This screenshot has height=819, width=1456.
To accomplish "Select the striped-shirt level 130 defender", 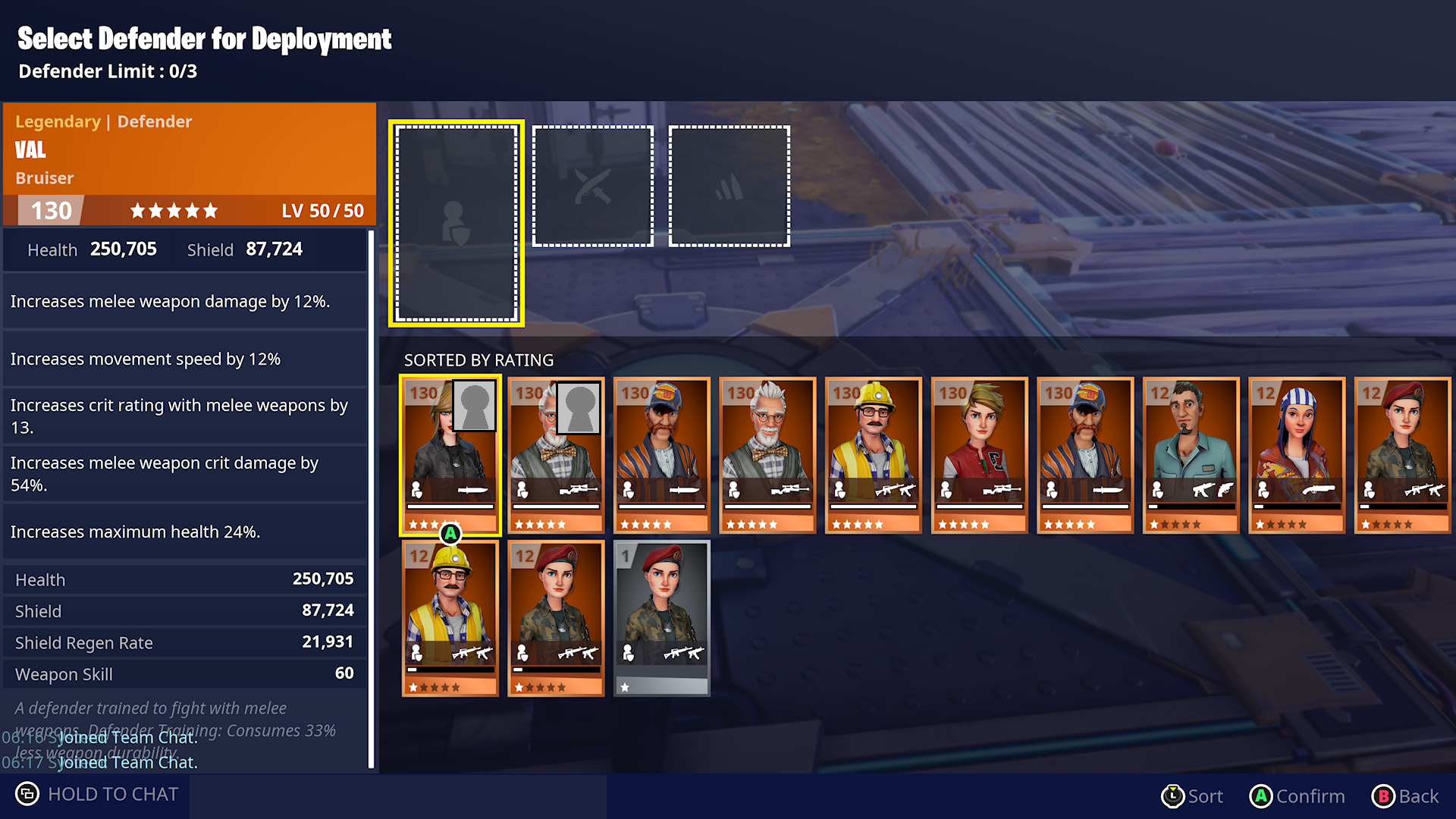I will pyautogui.click(x=661, y=455).
